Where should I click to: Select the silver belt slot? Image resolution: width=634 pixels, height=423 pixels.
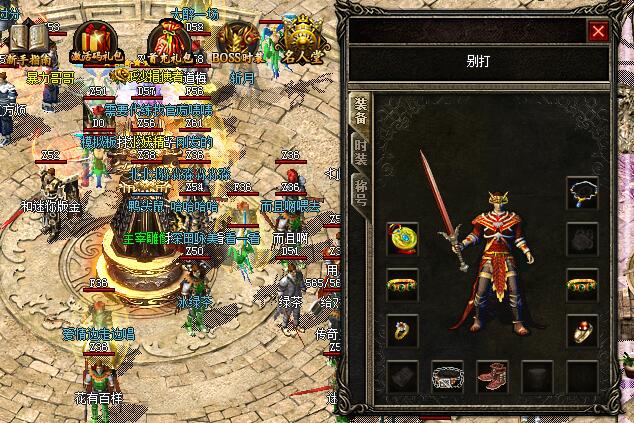point(447,376)
